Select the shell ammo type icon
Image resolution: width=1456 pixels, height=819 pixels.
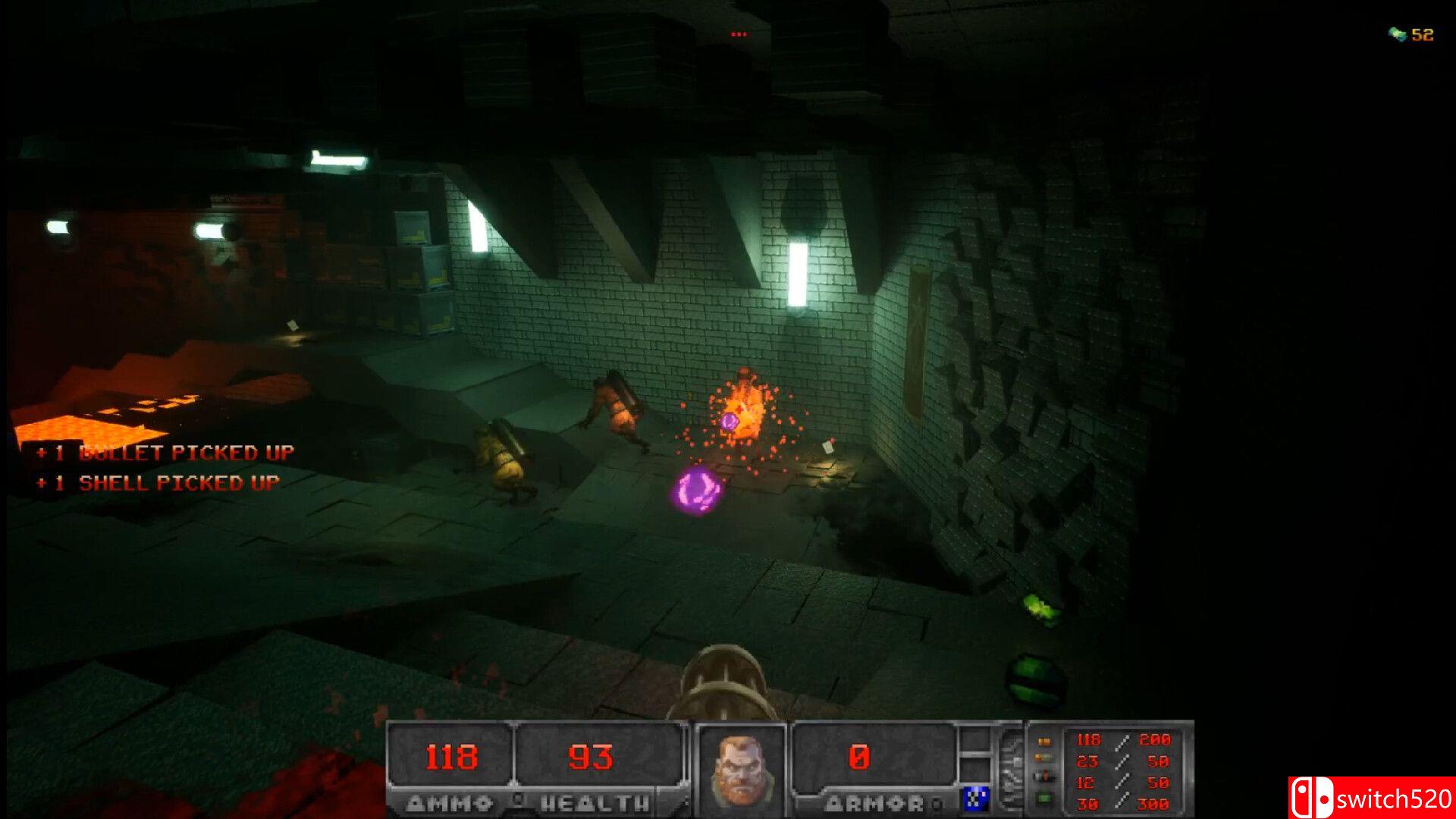(1044, 758)
